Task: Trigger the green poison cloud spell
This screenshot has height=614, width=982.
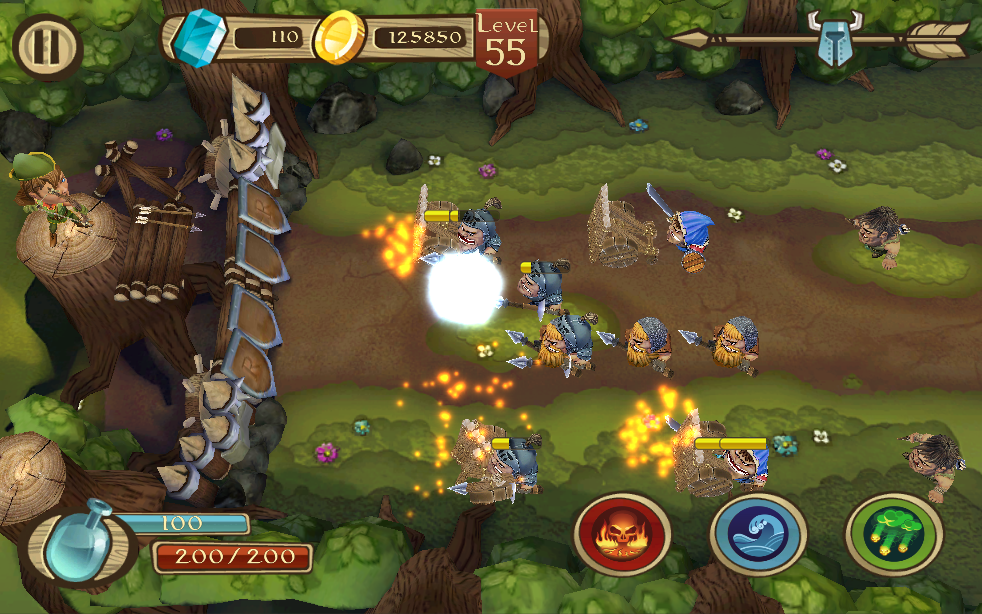Action: [x=893, y=534]
